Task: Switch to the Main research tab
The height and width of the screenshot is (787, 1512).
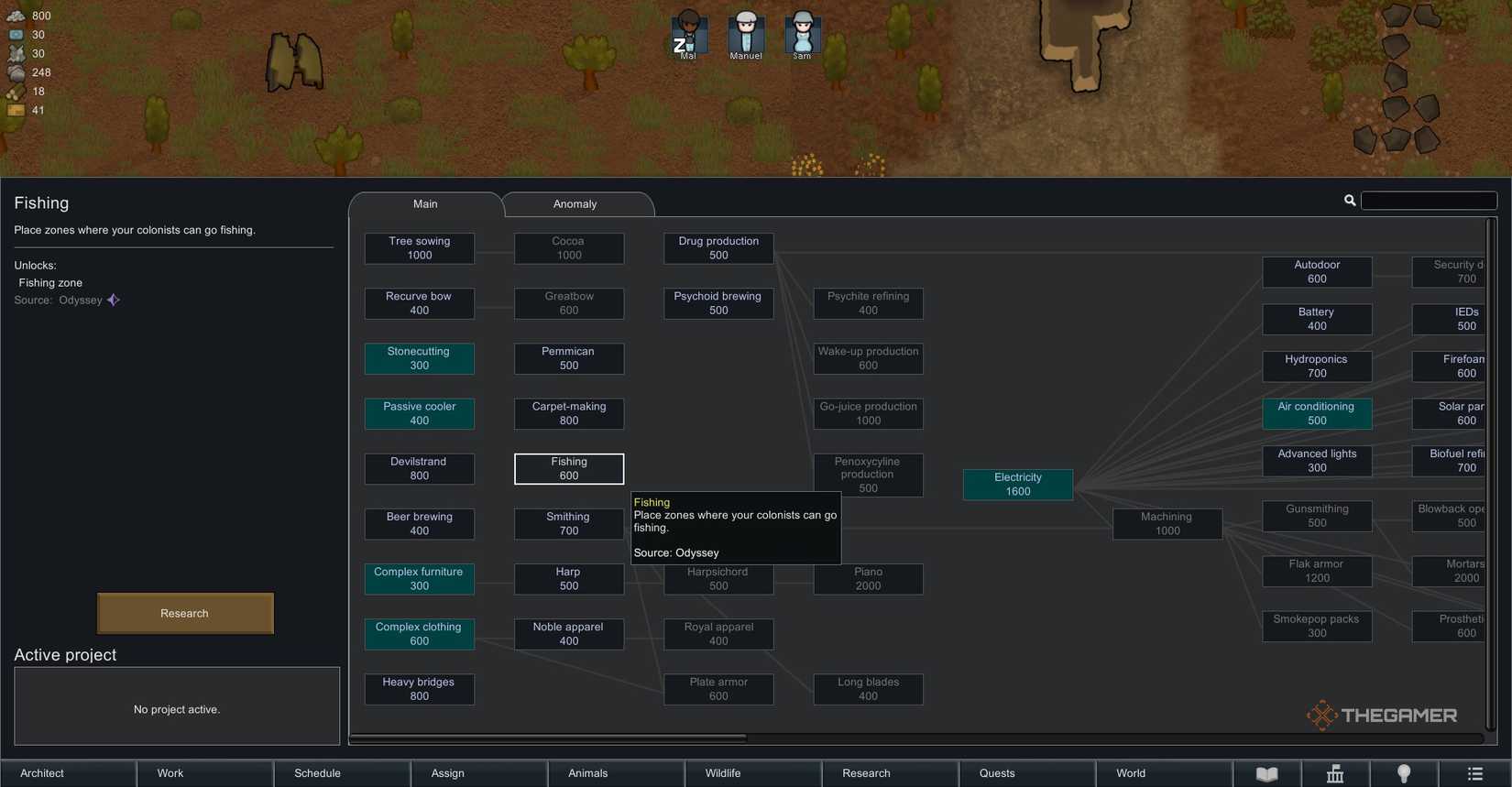Action: [x=425, y=203]
